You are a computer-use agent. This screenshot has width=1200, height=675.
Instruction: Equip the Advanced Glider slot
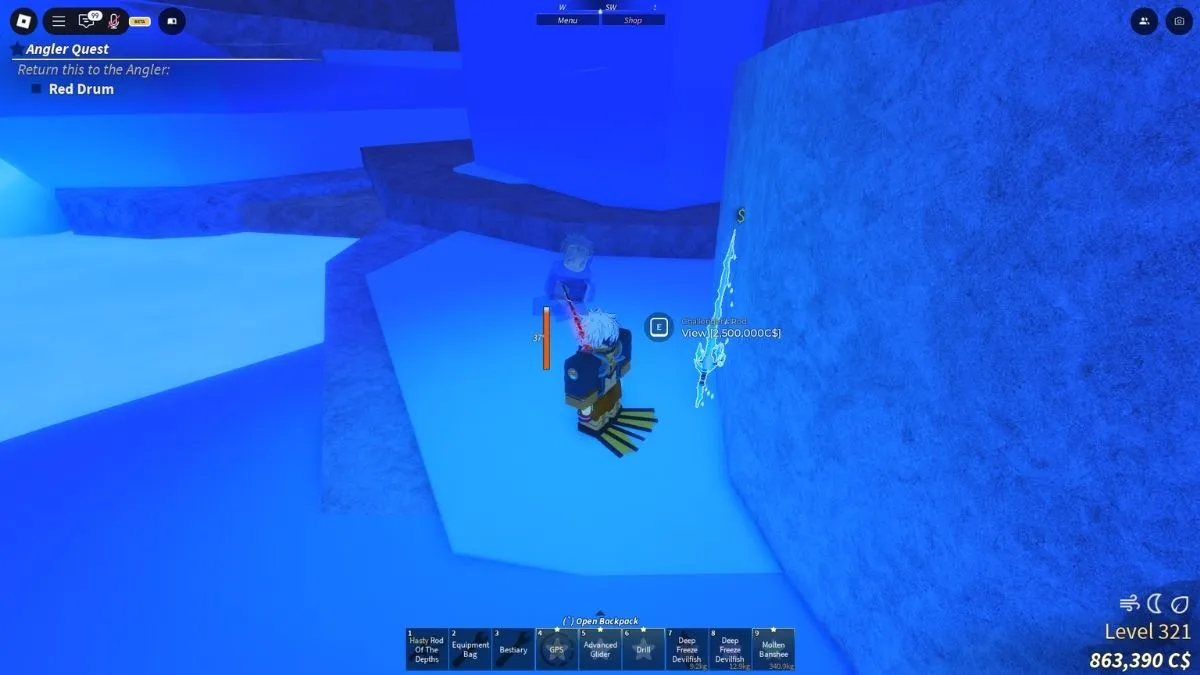(x=600, y=649)
